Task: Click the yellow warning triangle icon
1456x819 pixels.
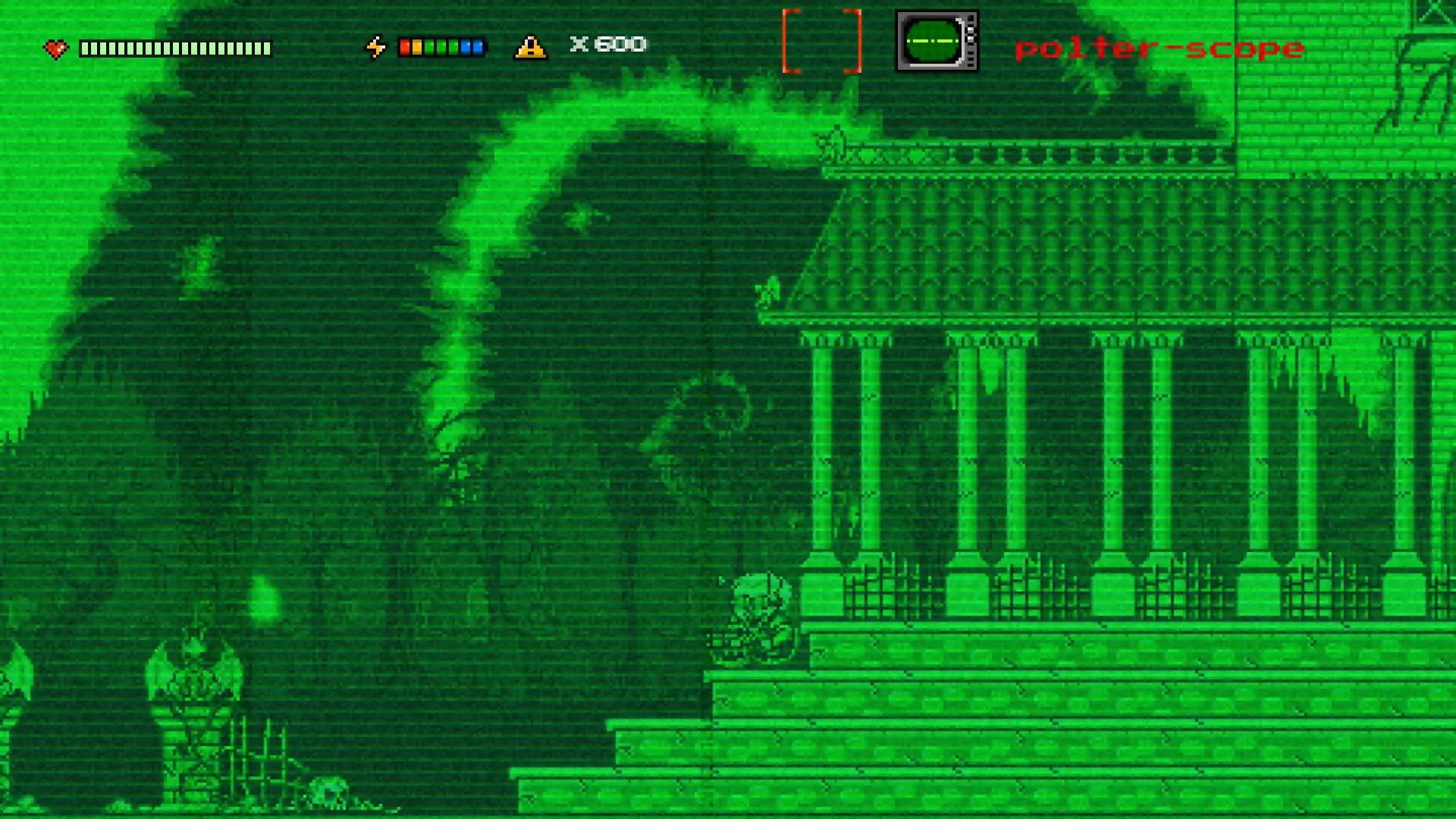Action: tap(531, 47)
